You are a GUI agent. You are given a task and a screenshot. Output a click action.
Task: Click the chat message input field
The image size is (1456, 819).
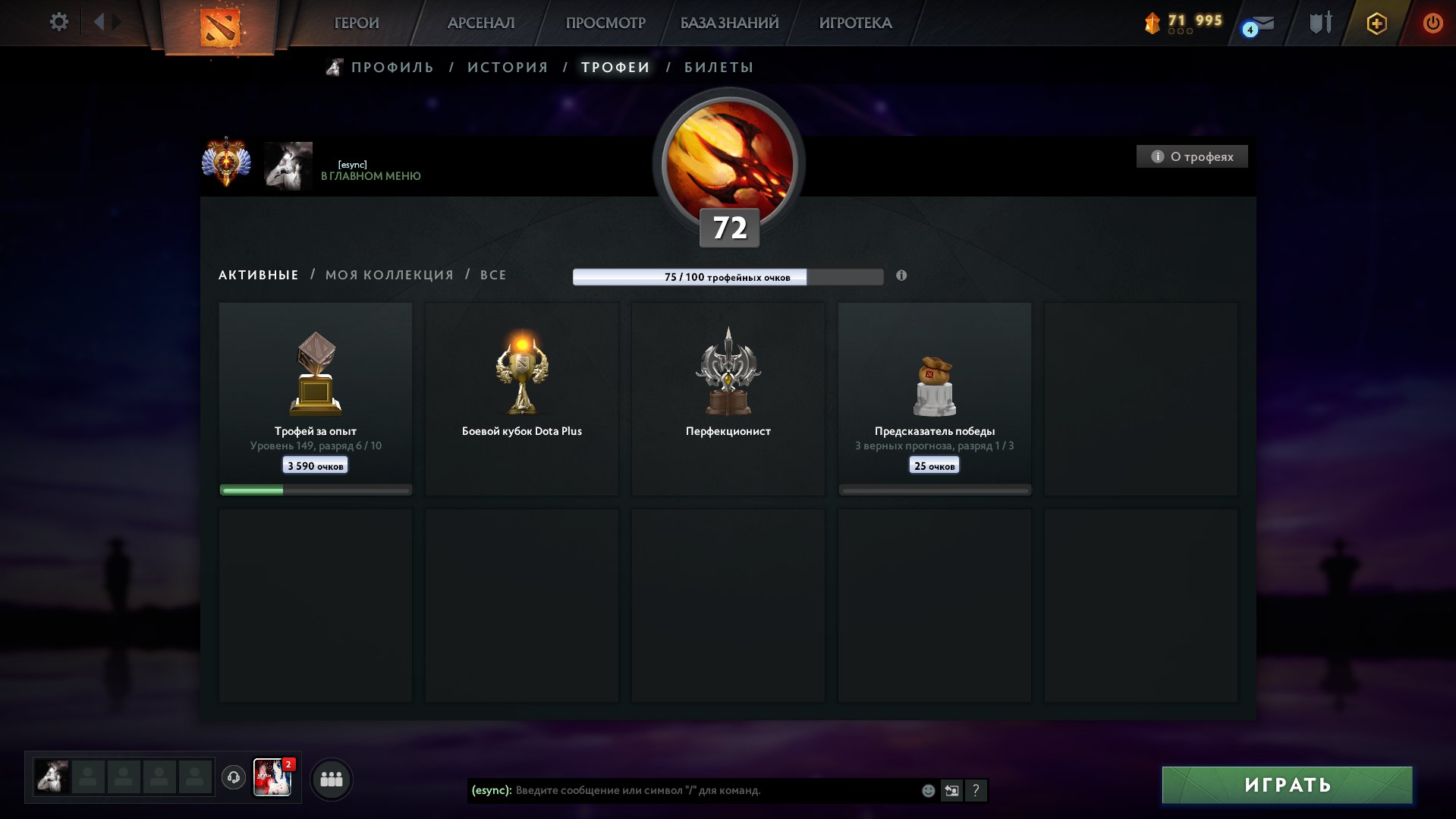(713, 790)
